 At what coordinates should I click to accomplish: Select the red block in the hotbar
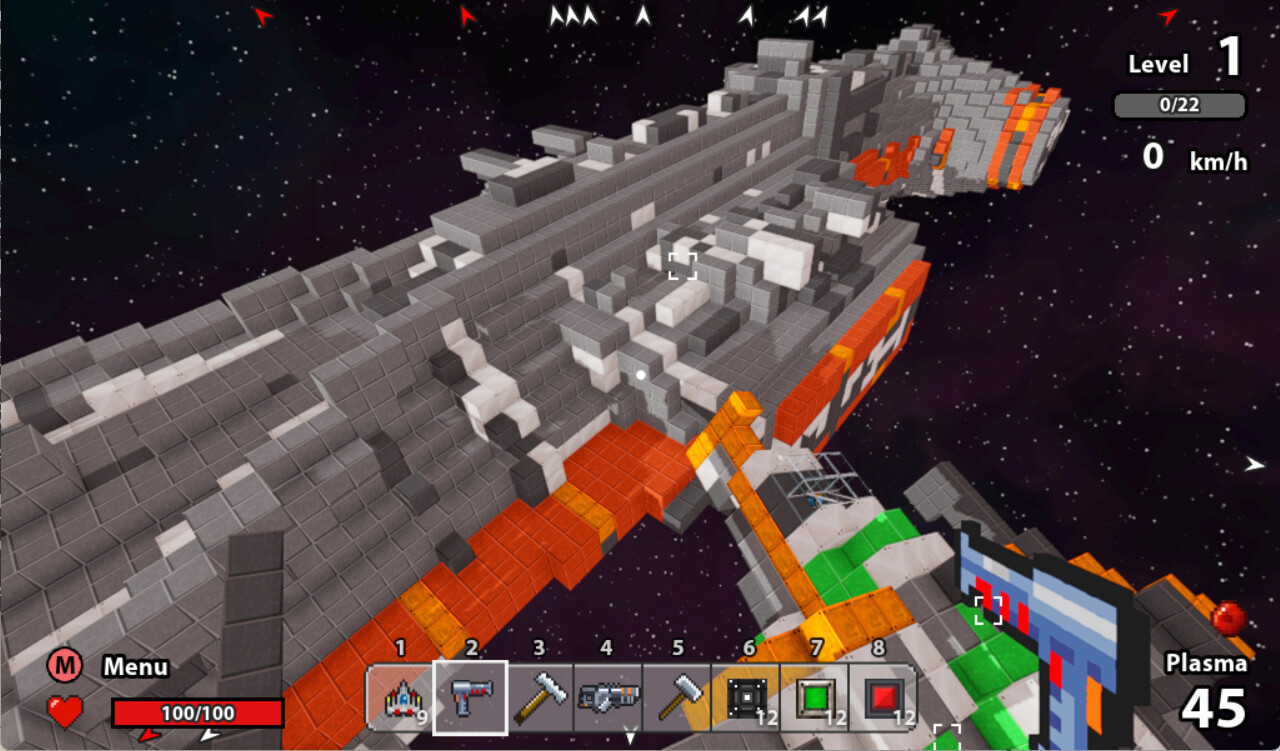(x=883, y=697)
